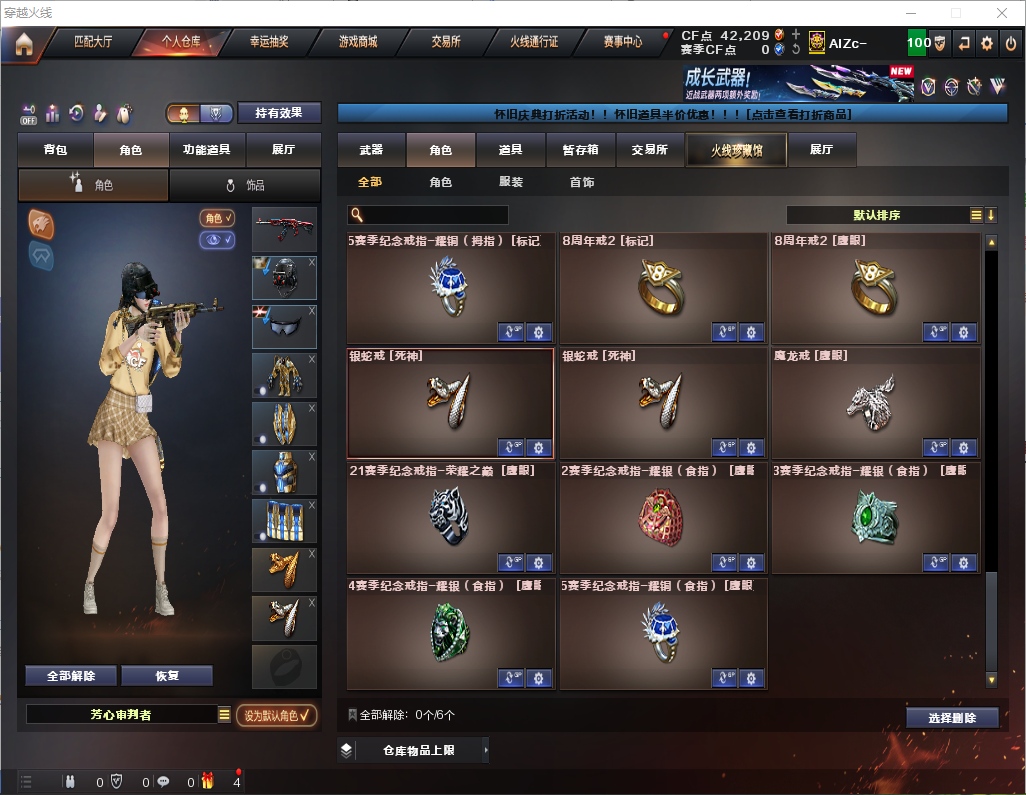The image size is (1026, 795).
Task: Click the 选择删除 select delete button
Action: pyautogui.click(x=952, y=718)
